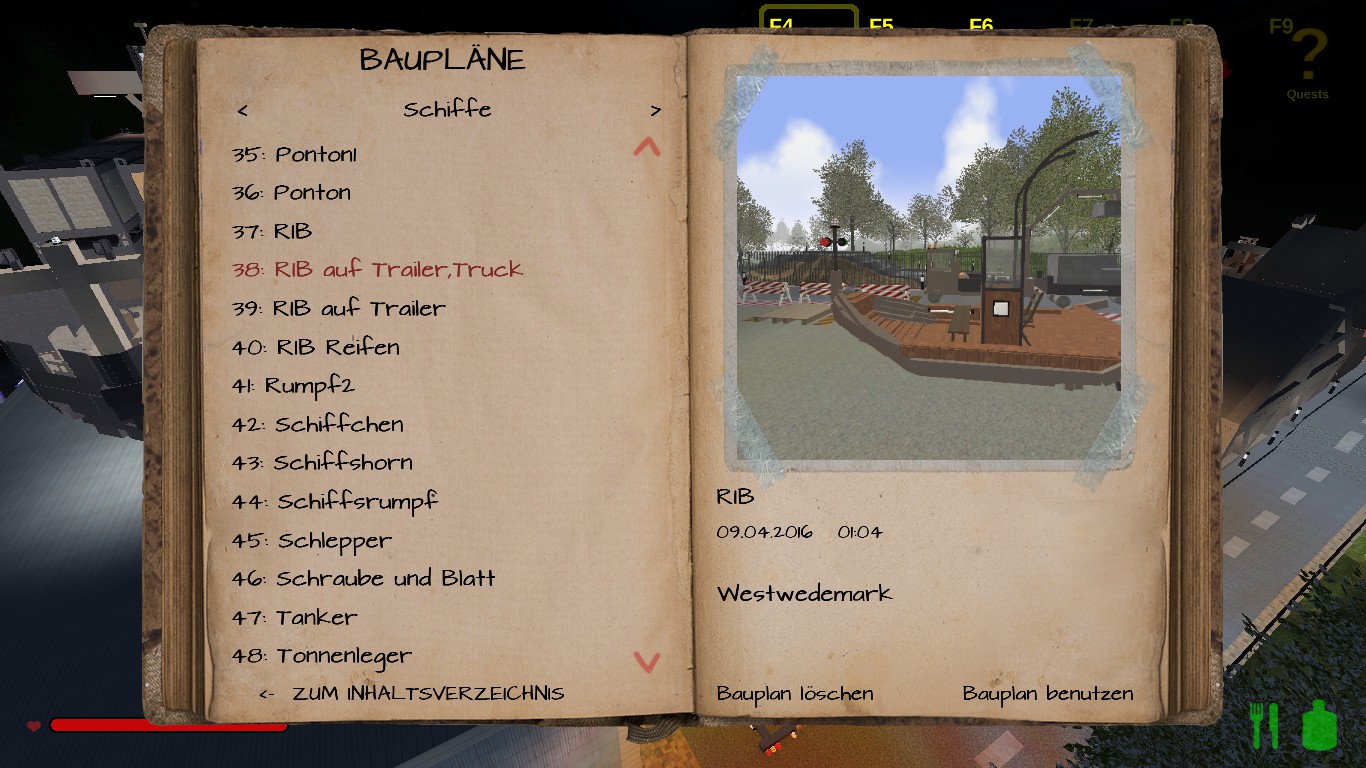Choose blueprint 37: RIB
1366x768 pixels.
click(272, 231)
